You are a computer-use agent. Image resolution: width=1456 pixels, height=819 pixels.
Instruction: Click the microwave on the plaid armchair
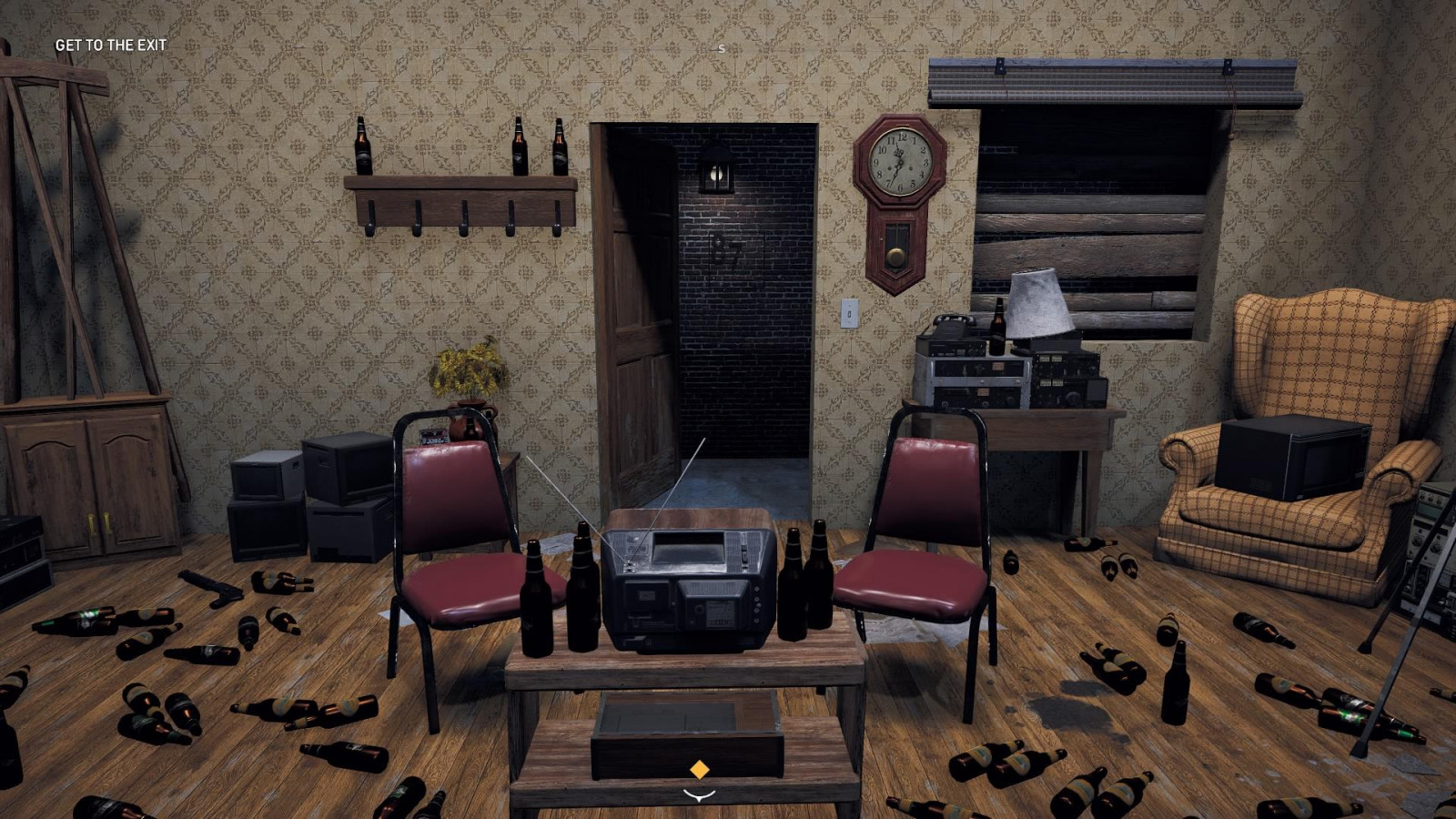click(1290, 460)
